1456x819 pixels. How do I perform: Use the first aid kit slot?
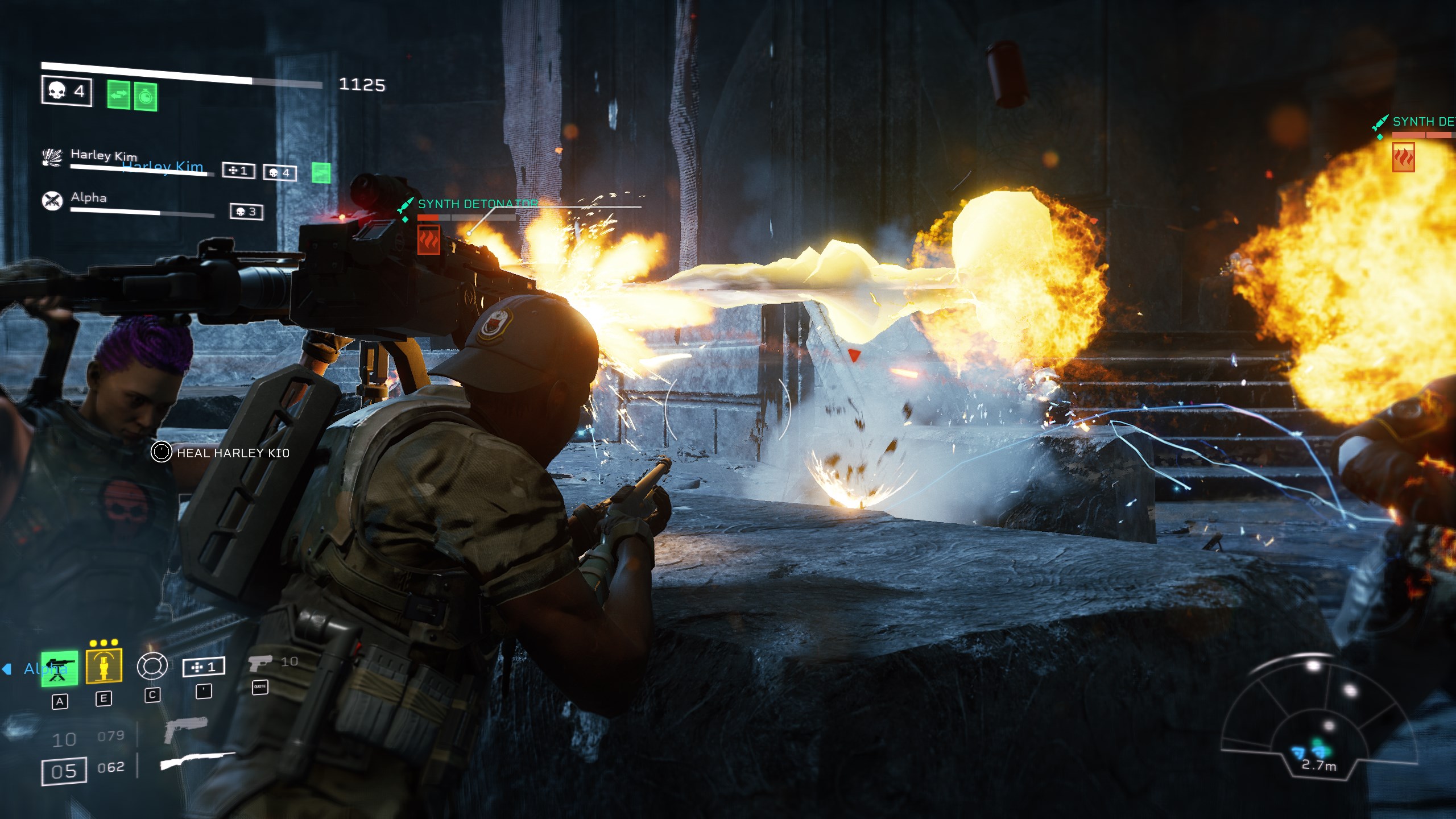tap(204, 667)
